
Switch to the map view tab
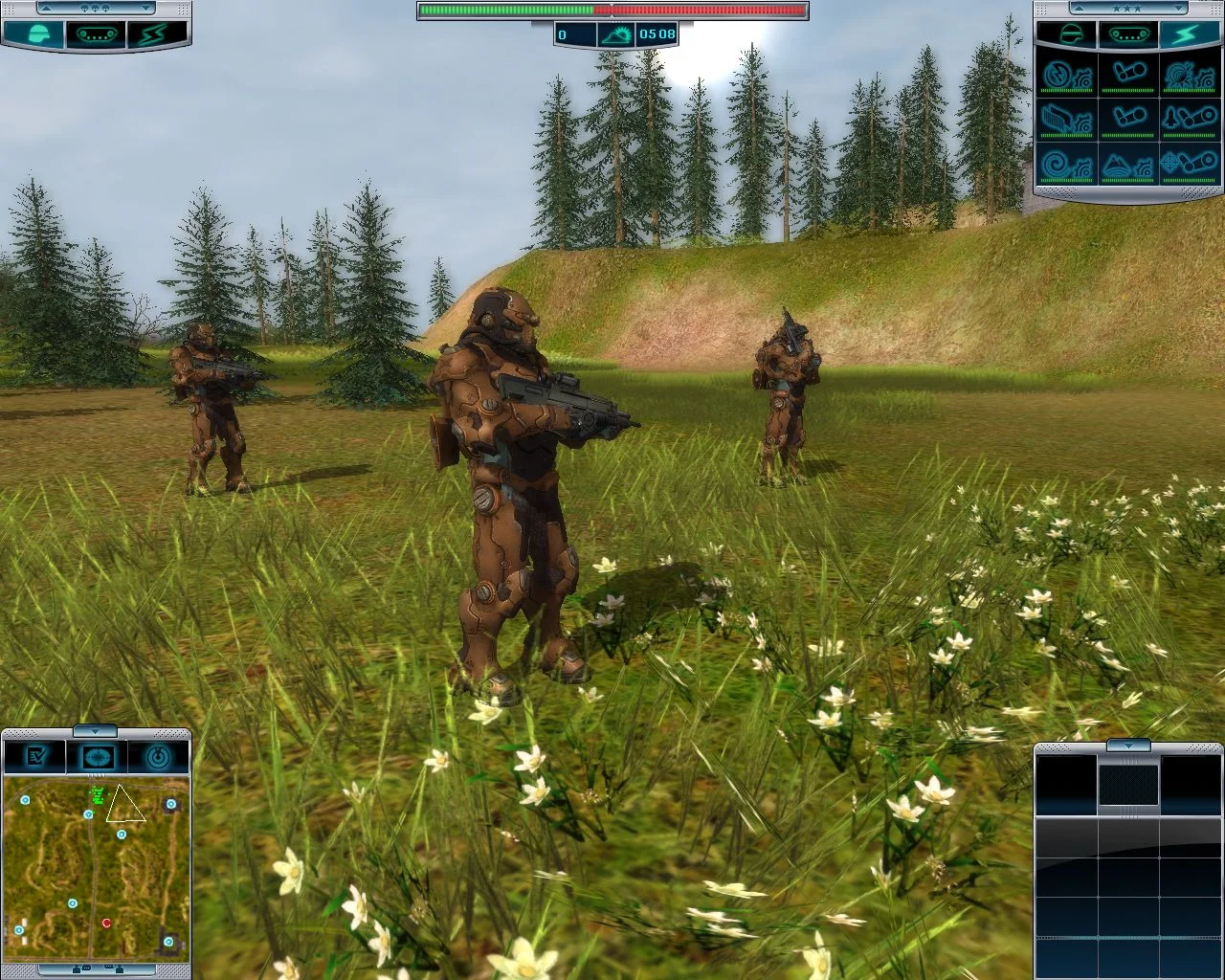pos(96,758)
